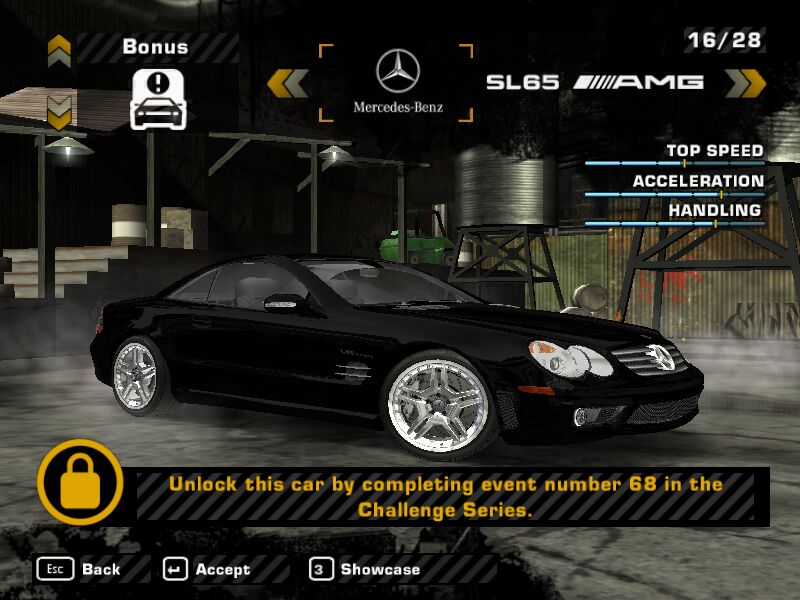Click the Mercedes-Benz manufacturer logo

397,82
